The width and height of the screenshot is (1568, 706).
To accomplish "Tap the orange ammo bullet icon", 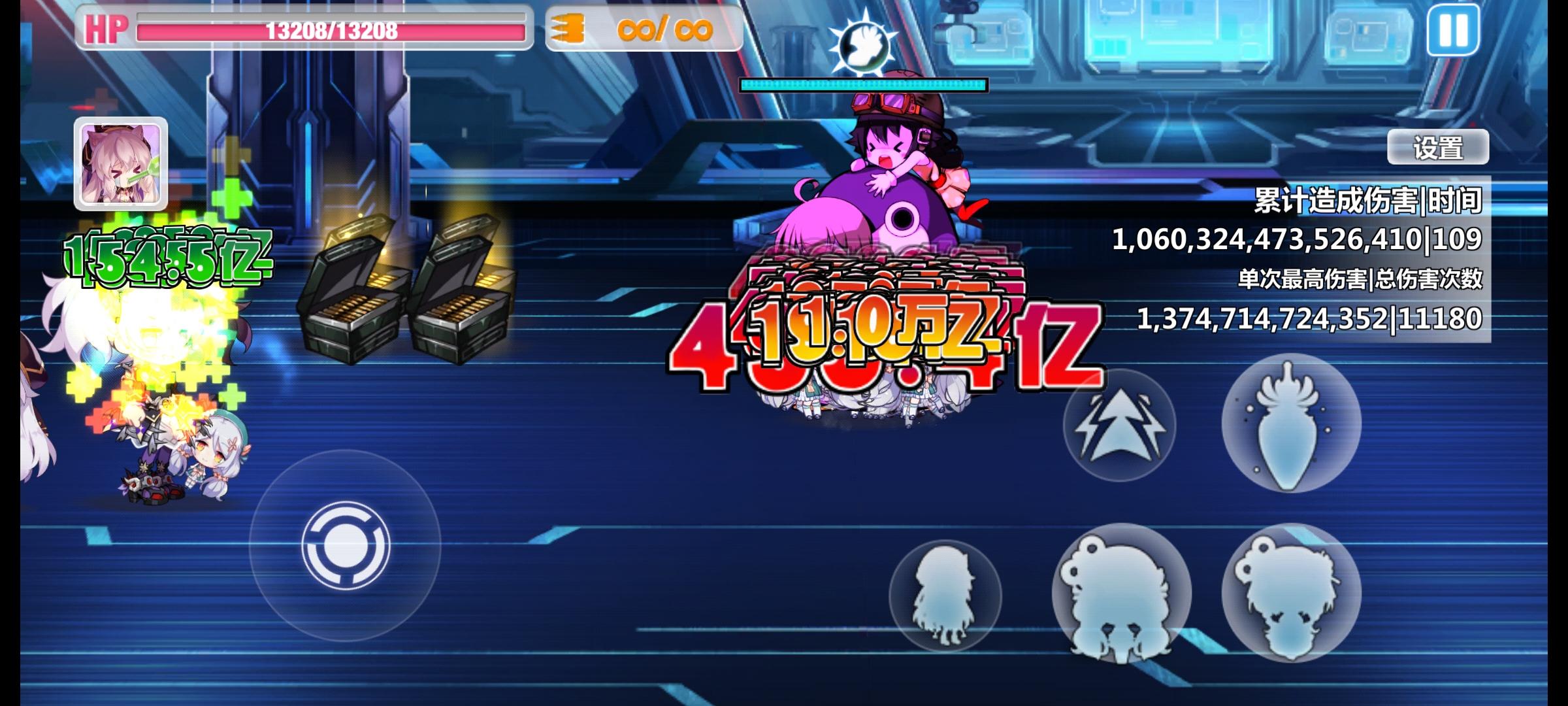I will tap(570, 28).
